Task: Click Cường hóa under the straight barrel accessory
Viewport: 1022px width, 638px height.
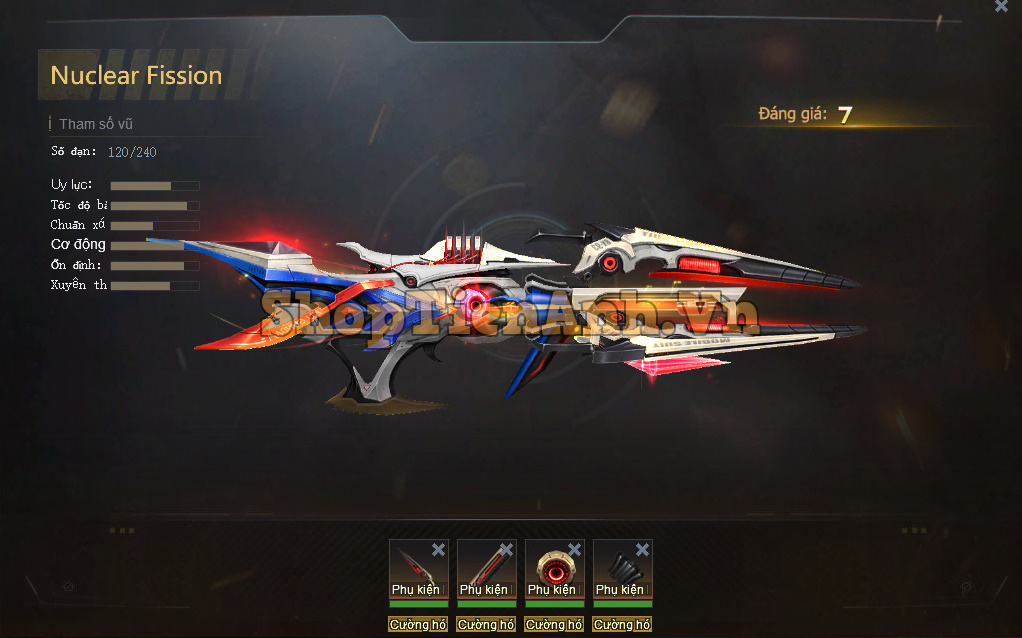Action: click(486, 624)
